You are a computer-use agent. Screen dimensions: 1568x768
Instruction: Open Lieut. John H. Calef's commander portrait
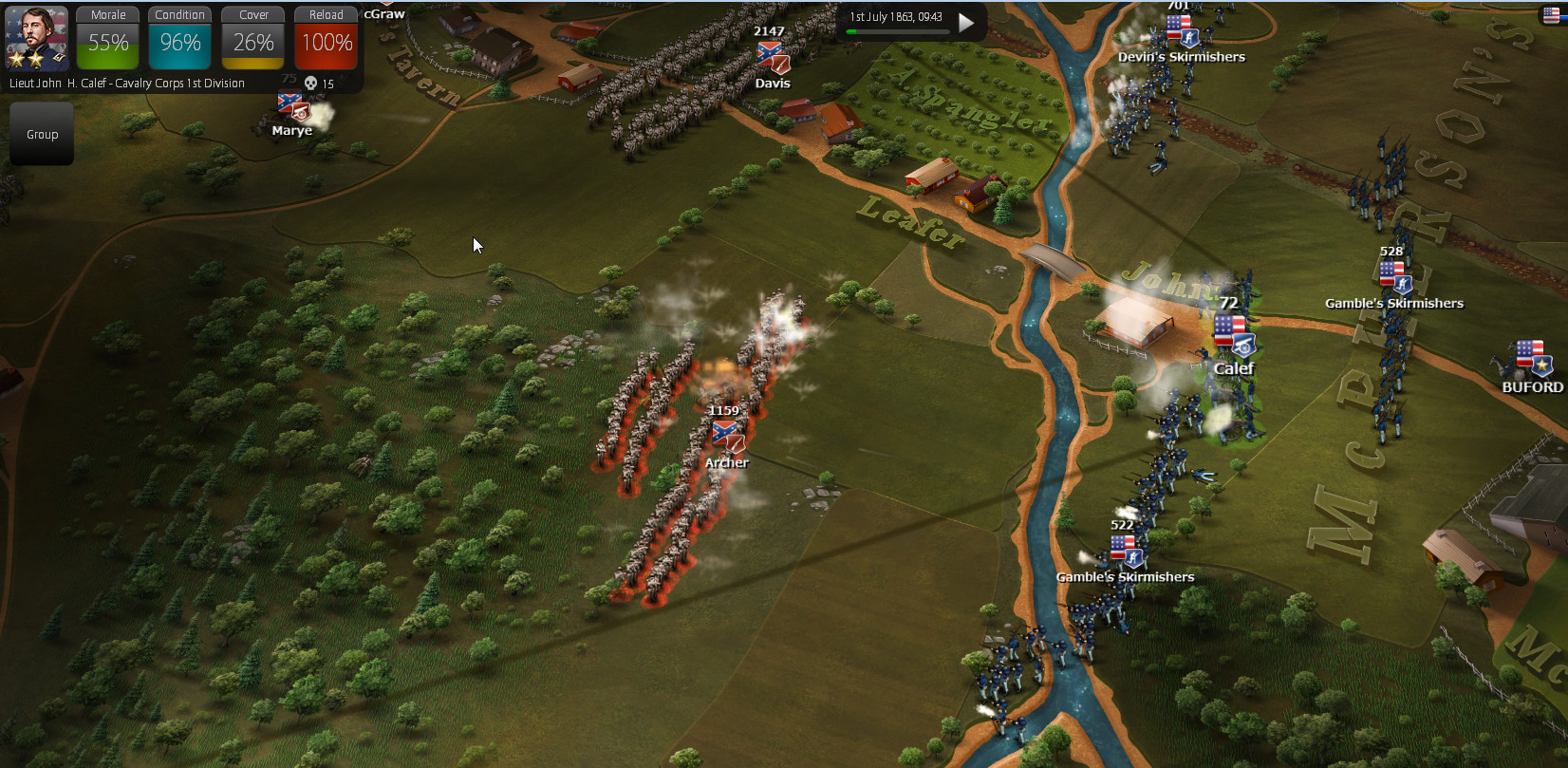click(36, 38)
